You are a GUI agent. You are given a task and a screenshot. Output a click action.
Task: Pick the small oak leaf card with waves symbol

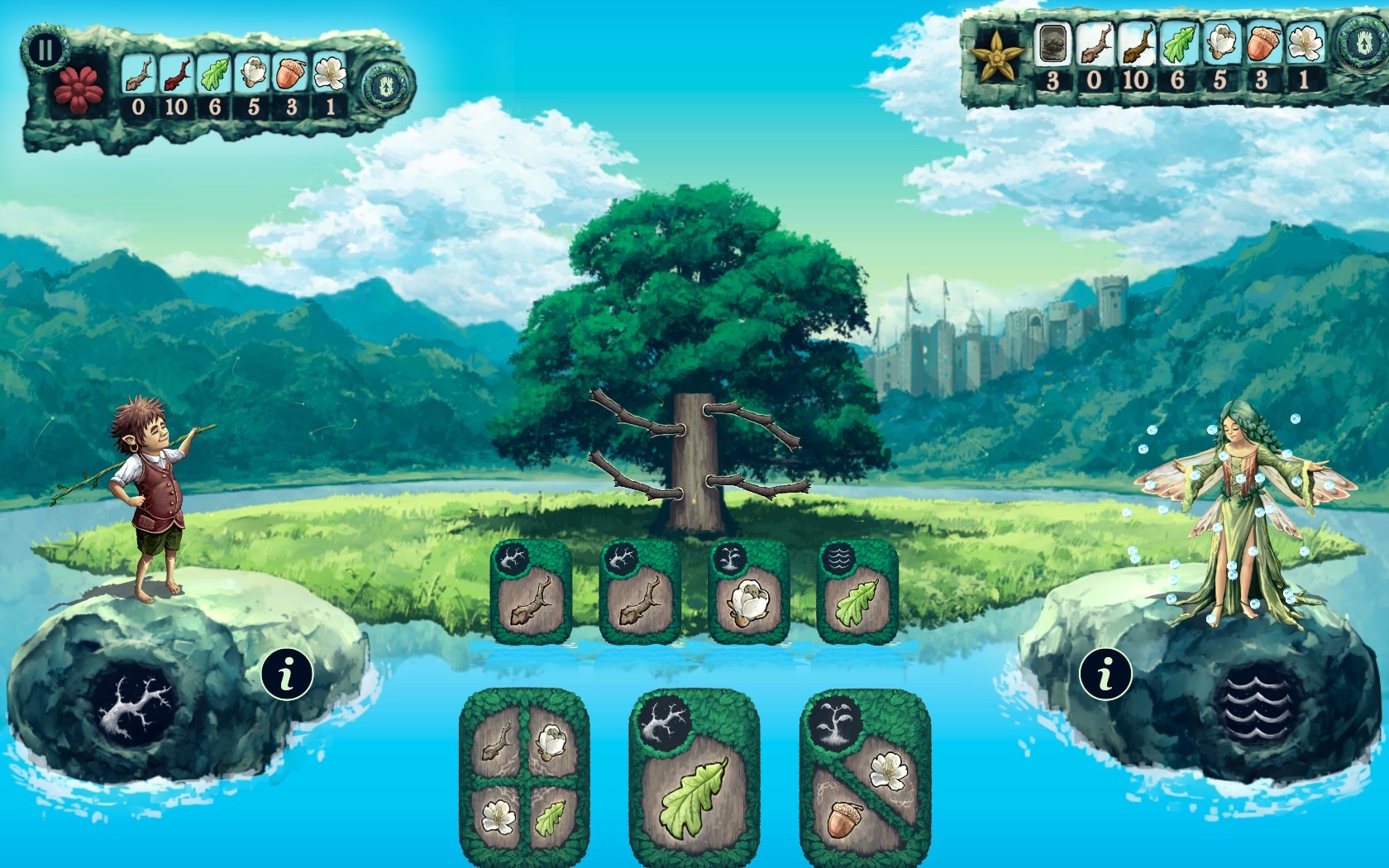pos(857,593)
